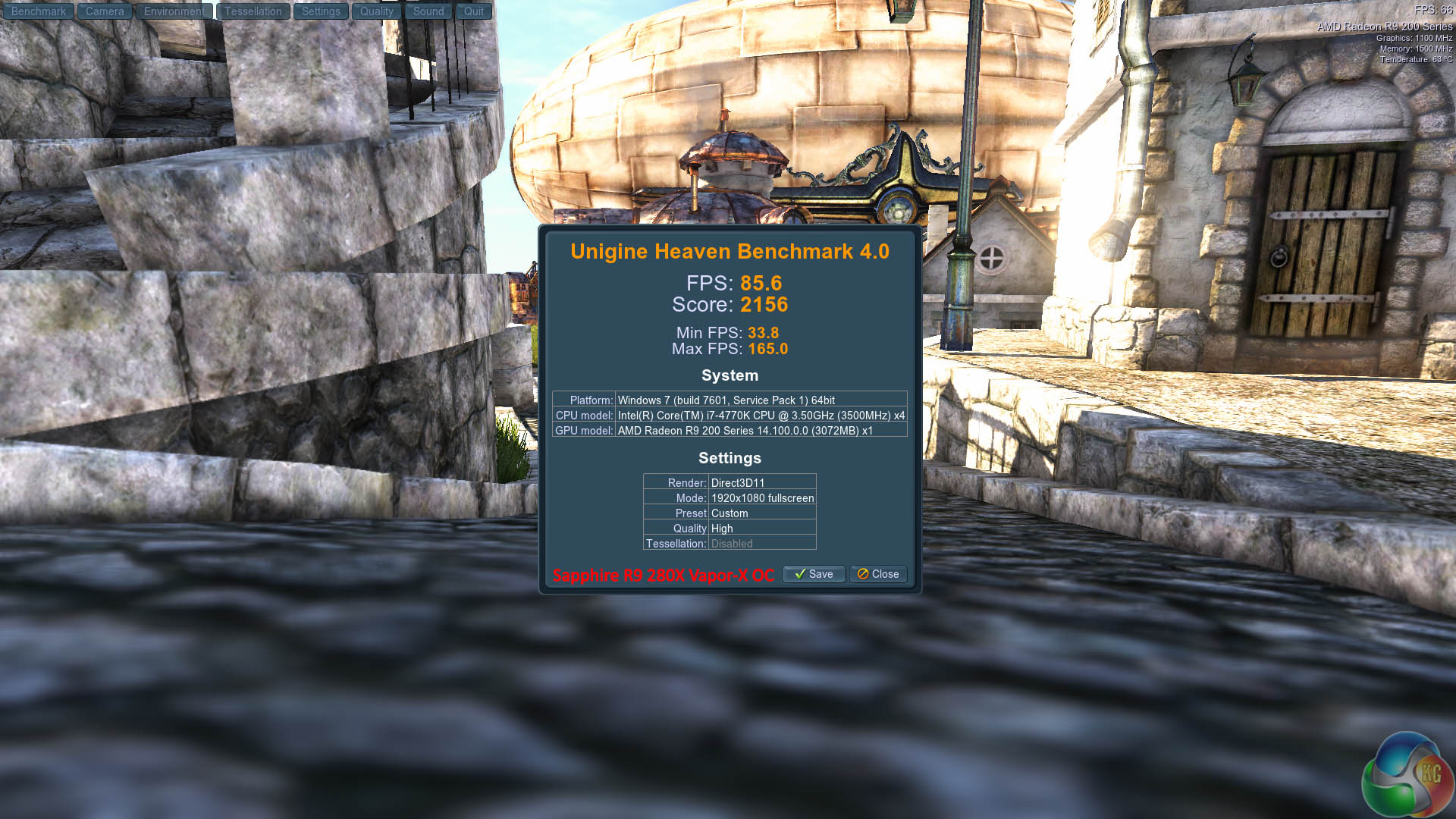The width and height of the screenshot is (1456, 819).
Task: Choose the Quality menu button
Action: point(376,11)
